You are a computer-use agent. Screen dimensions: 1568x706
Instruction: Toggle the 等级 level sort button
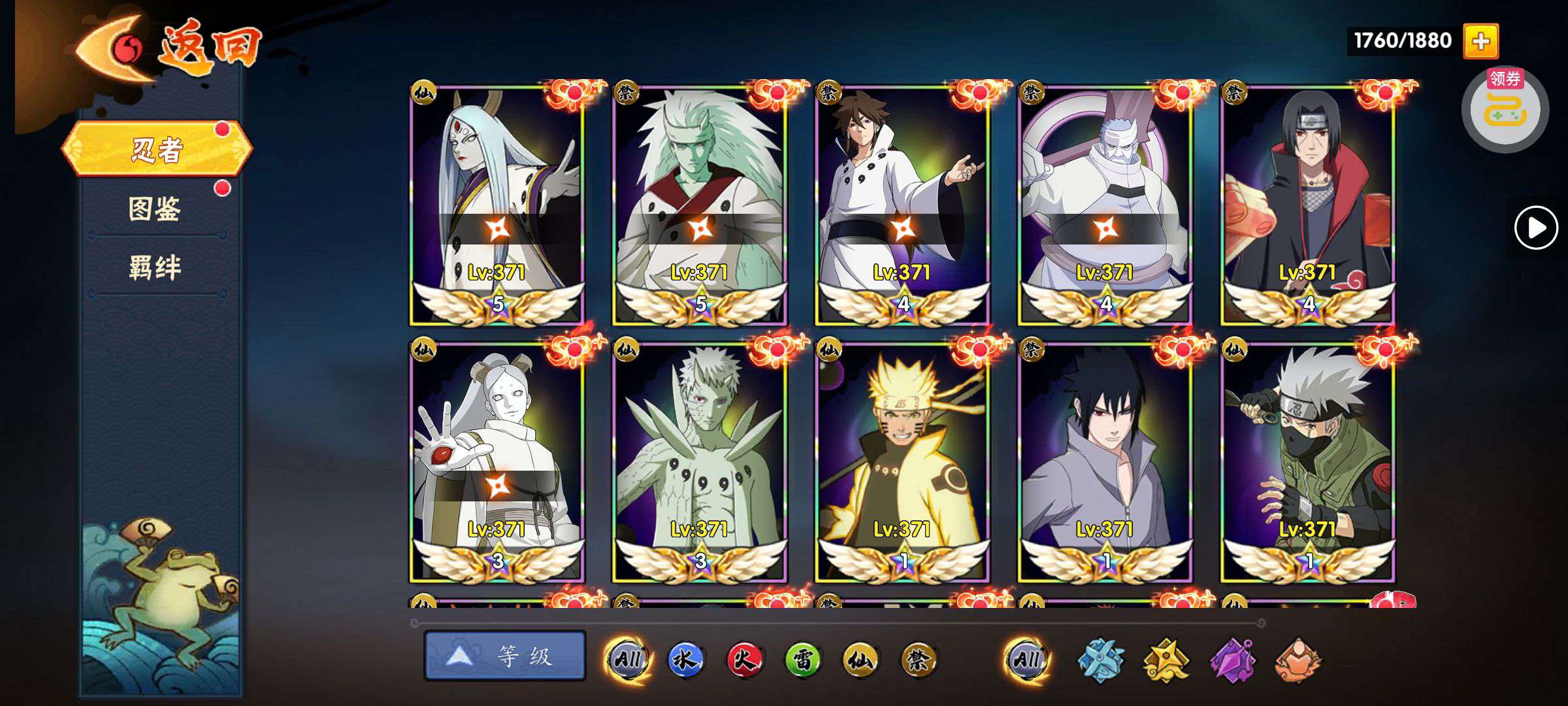(504, 656)
